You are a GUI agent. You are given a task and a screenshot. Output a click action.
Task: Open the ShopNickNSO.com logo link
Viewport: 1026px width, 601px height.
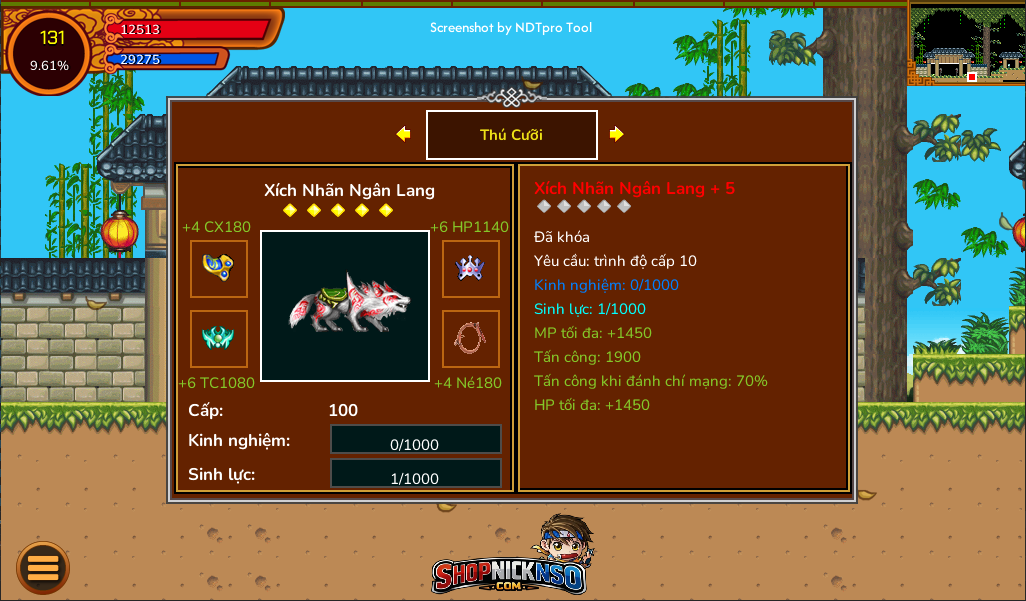(x=511, y=562)
